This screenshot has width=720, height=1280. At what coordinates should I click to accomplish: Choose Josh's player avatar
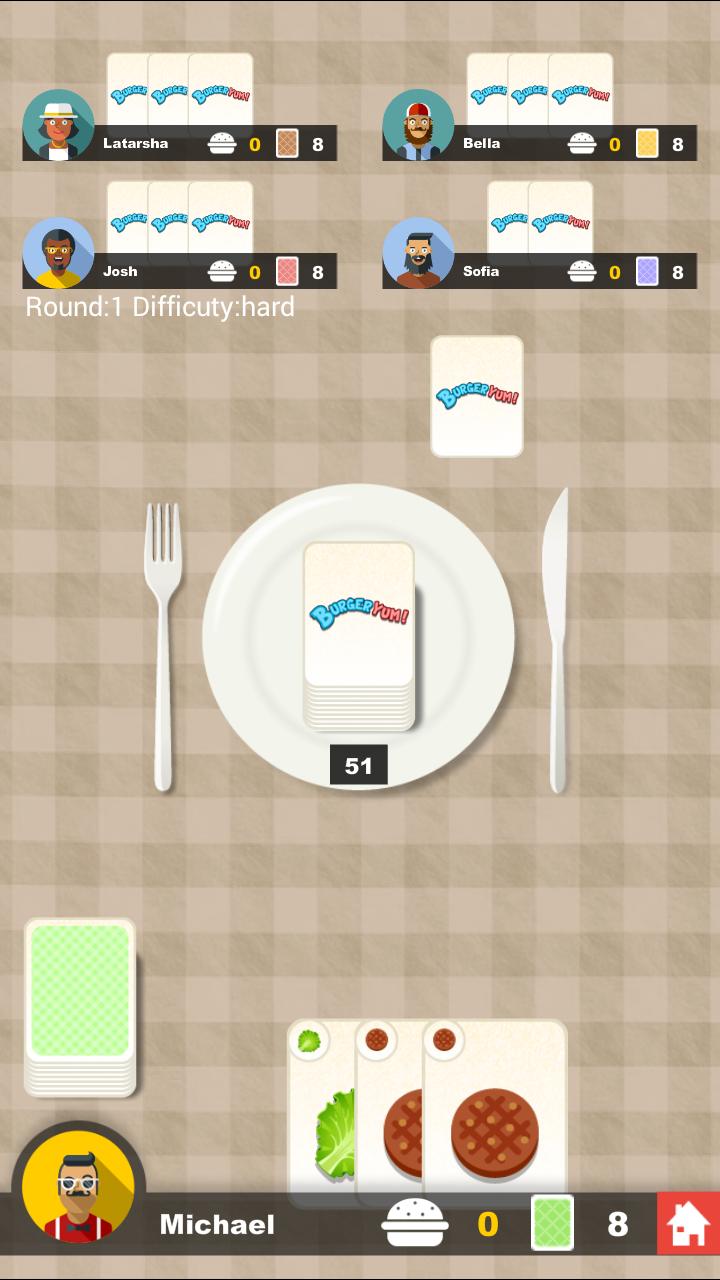pos(58,253)
